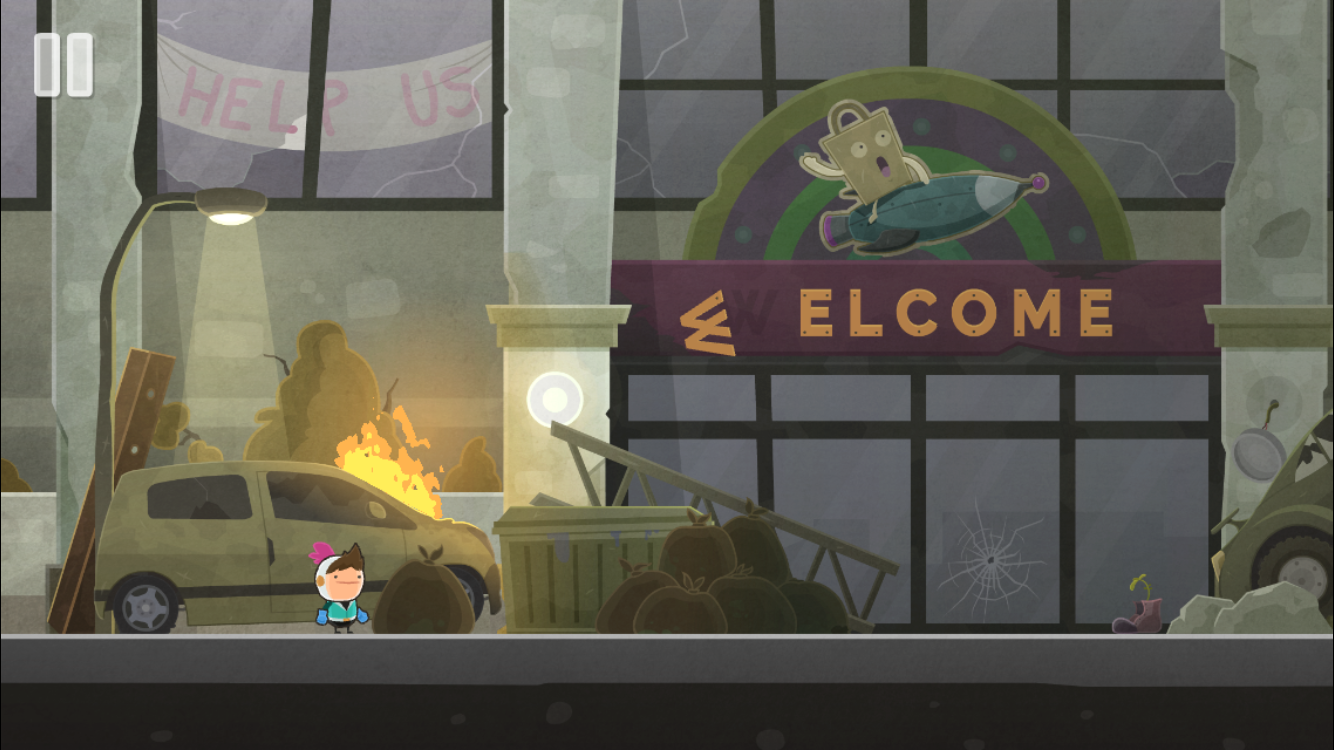Pause the game with the pause button

pyautogui.click(x=63, y=65)
